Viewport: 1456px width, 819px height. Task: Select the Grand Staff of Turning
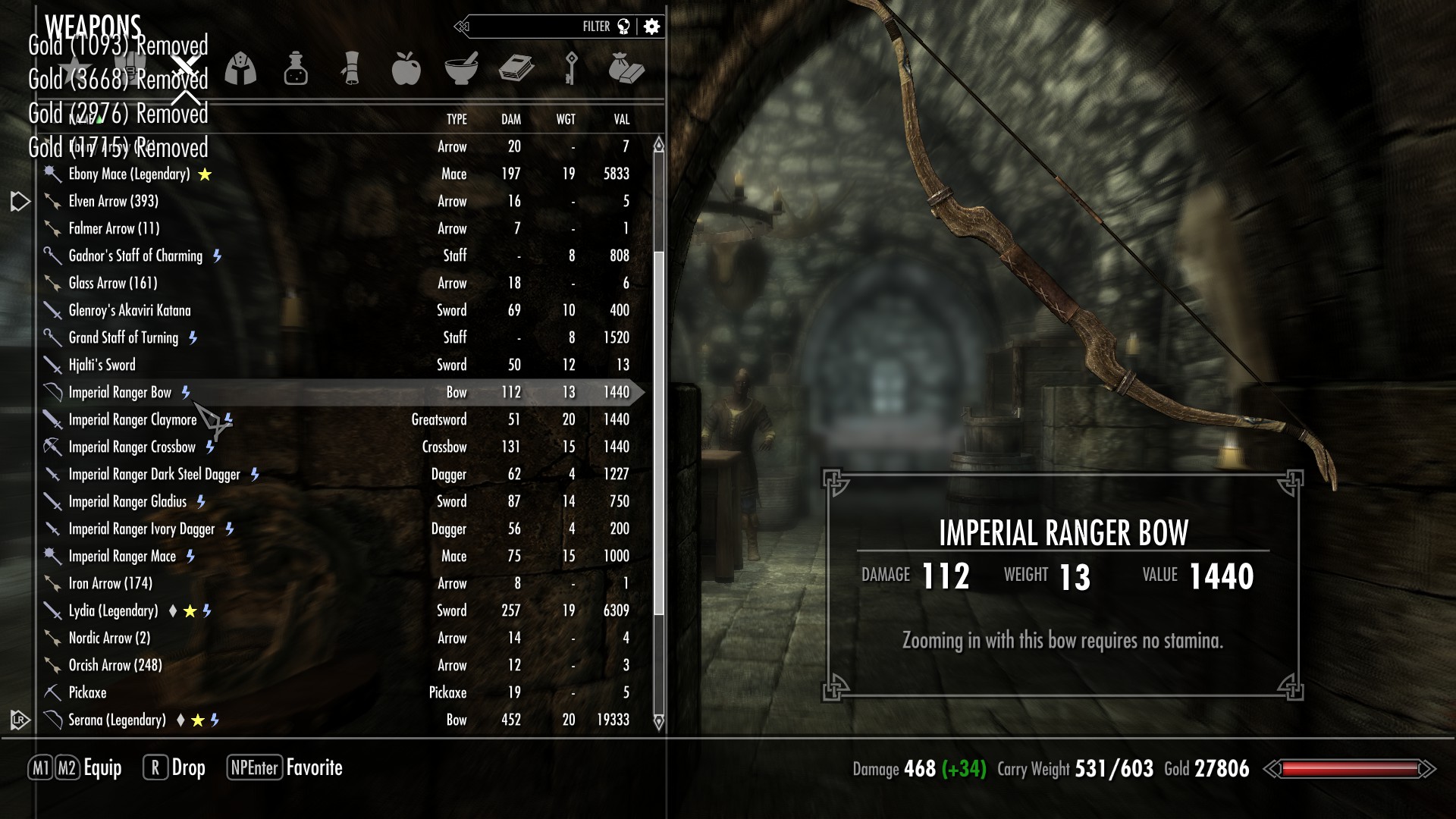pos(124,338)
